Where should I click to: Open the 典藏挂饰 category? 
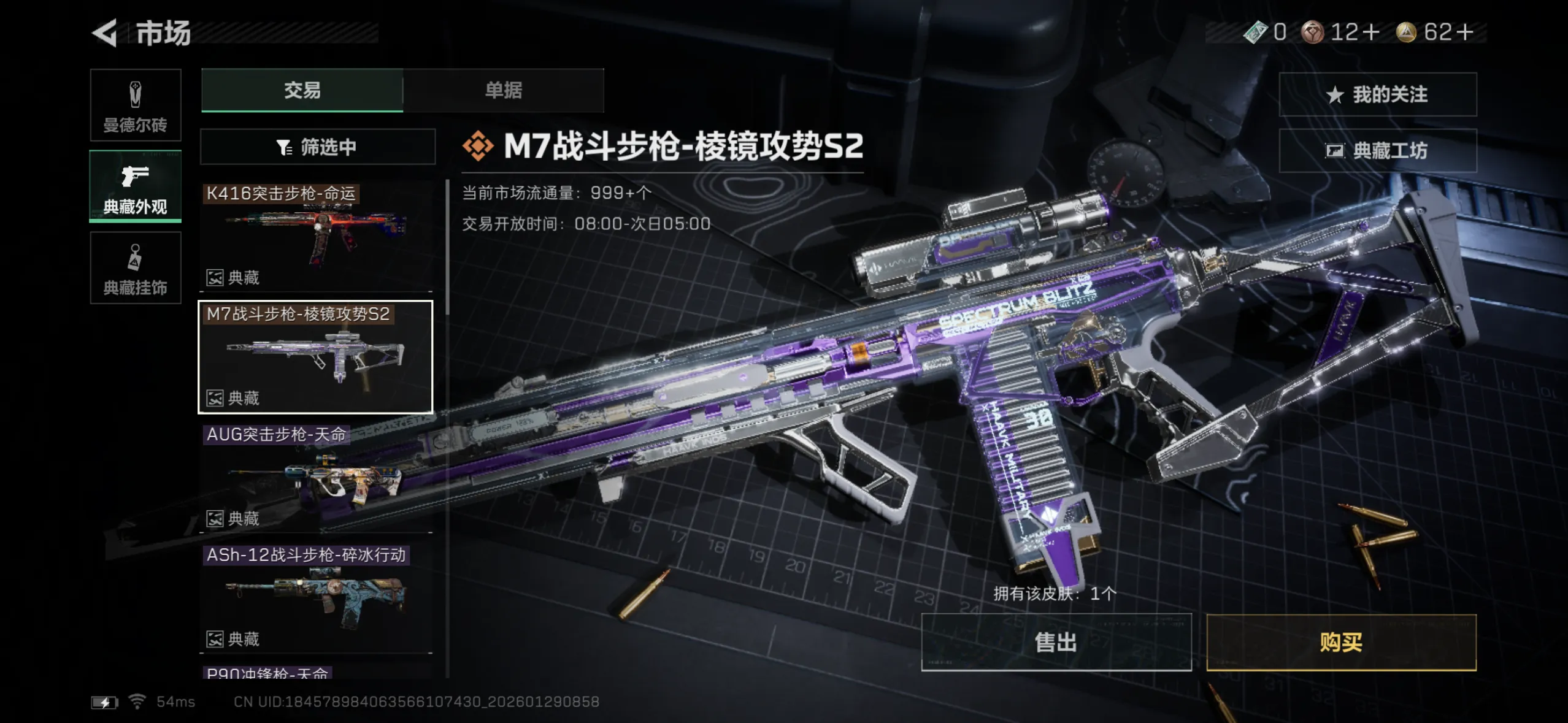[135, 268]
